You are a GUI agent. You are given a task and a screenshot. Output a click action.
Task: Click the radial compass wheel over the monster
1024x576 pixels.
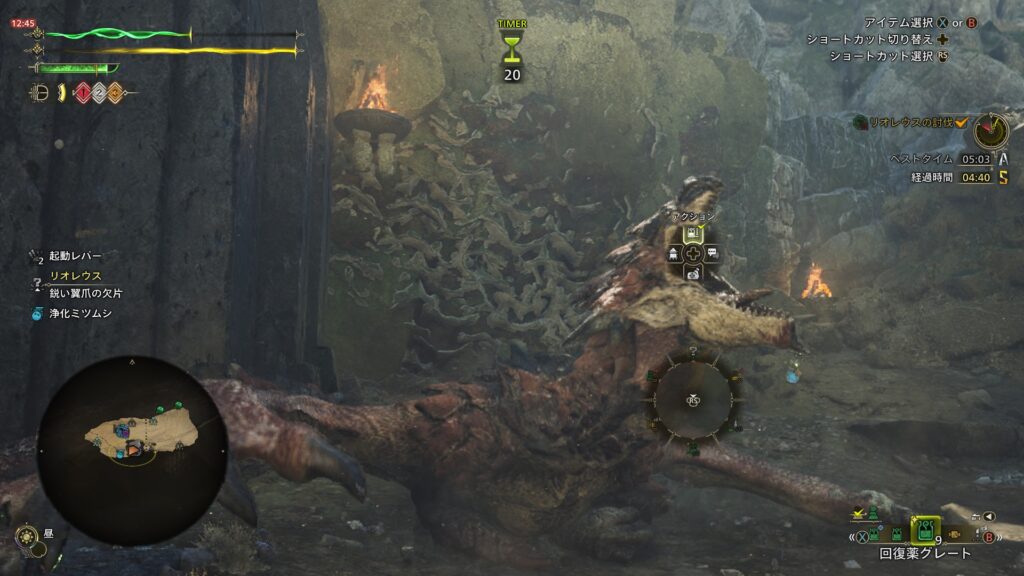(691, 399)
